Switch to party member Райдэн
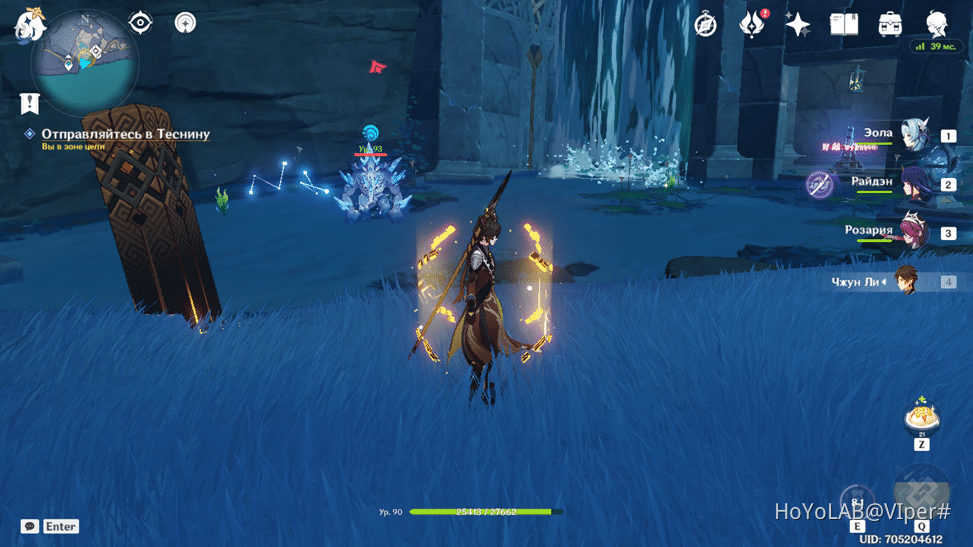 tap(912, 183)
